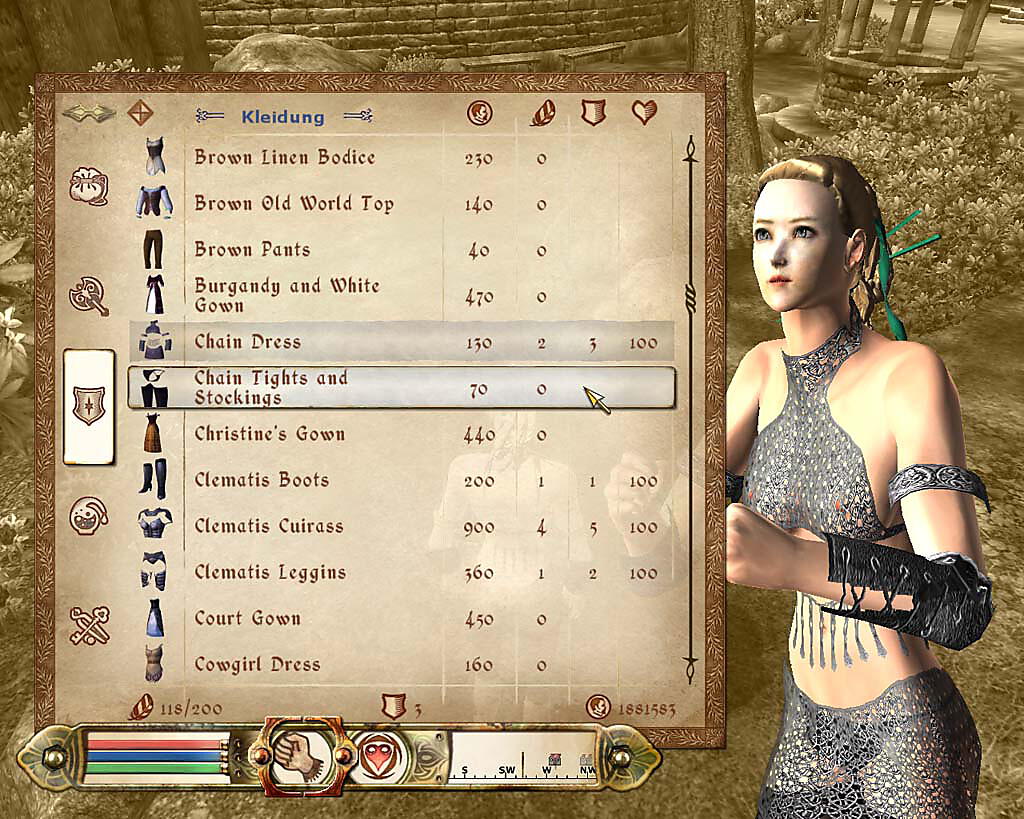Click the Clematis Leggins item
The image size is (1024, 819).
270,572
